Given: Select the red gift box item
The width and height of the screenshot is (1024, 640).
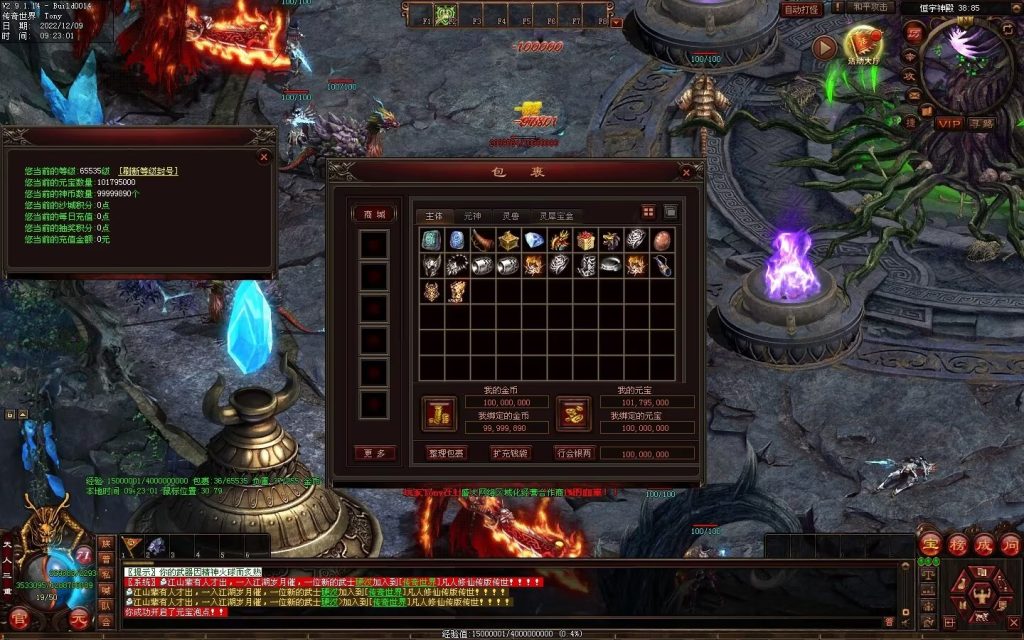Looking at the screenshot, I should pos(586,240).
